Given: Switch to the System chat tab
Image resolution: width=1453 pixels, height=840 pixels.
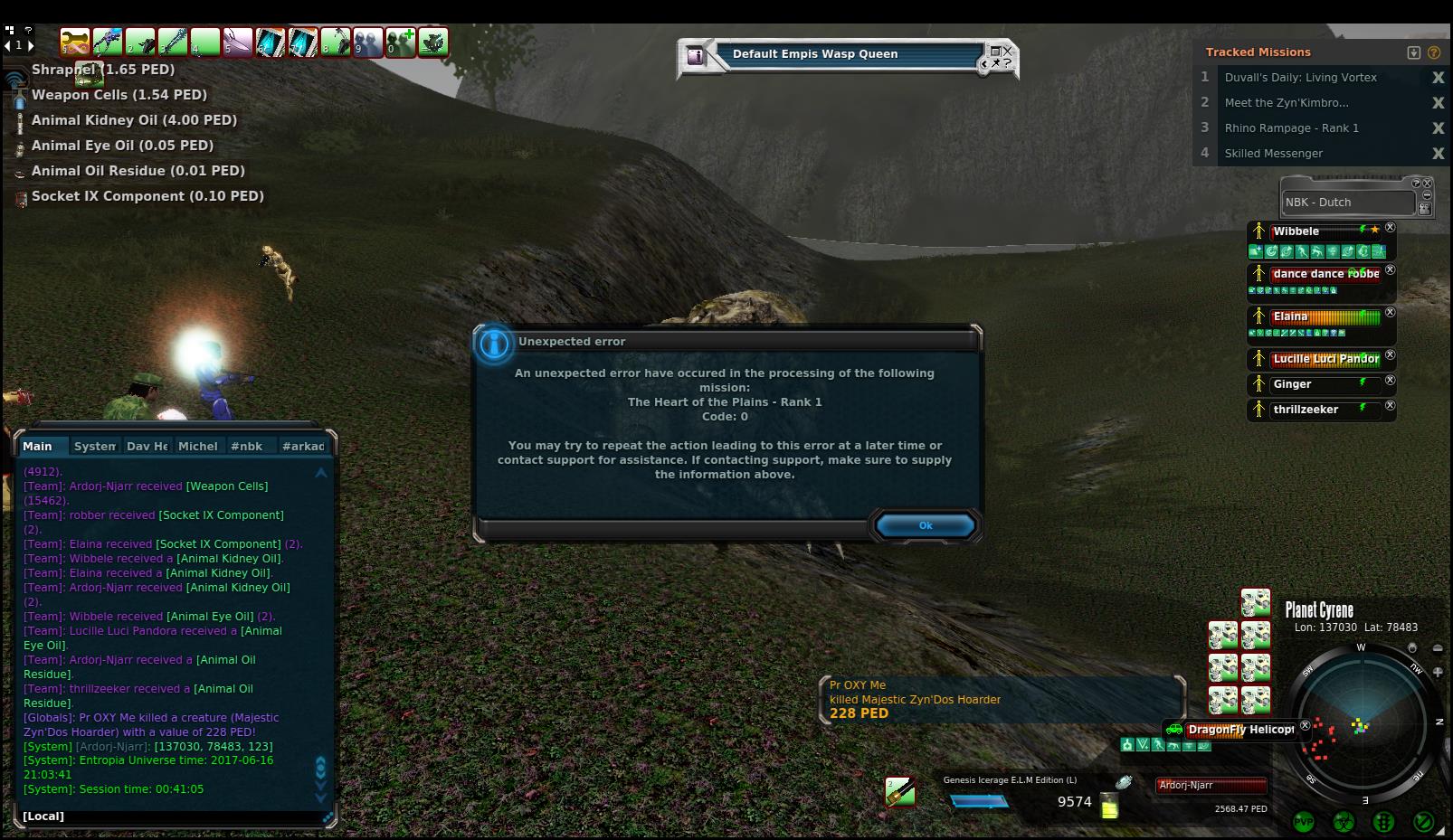Looking at the screenshot, I should coord(94,446).
